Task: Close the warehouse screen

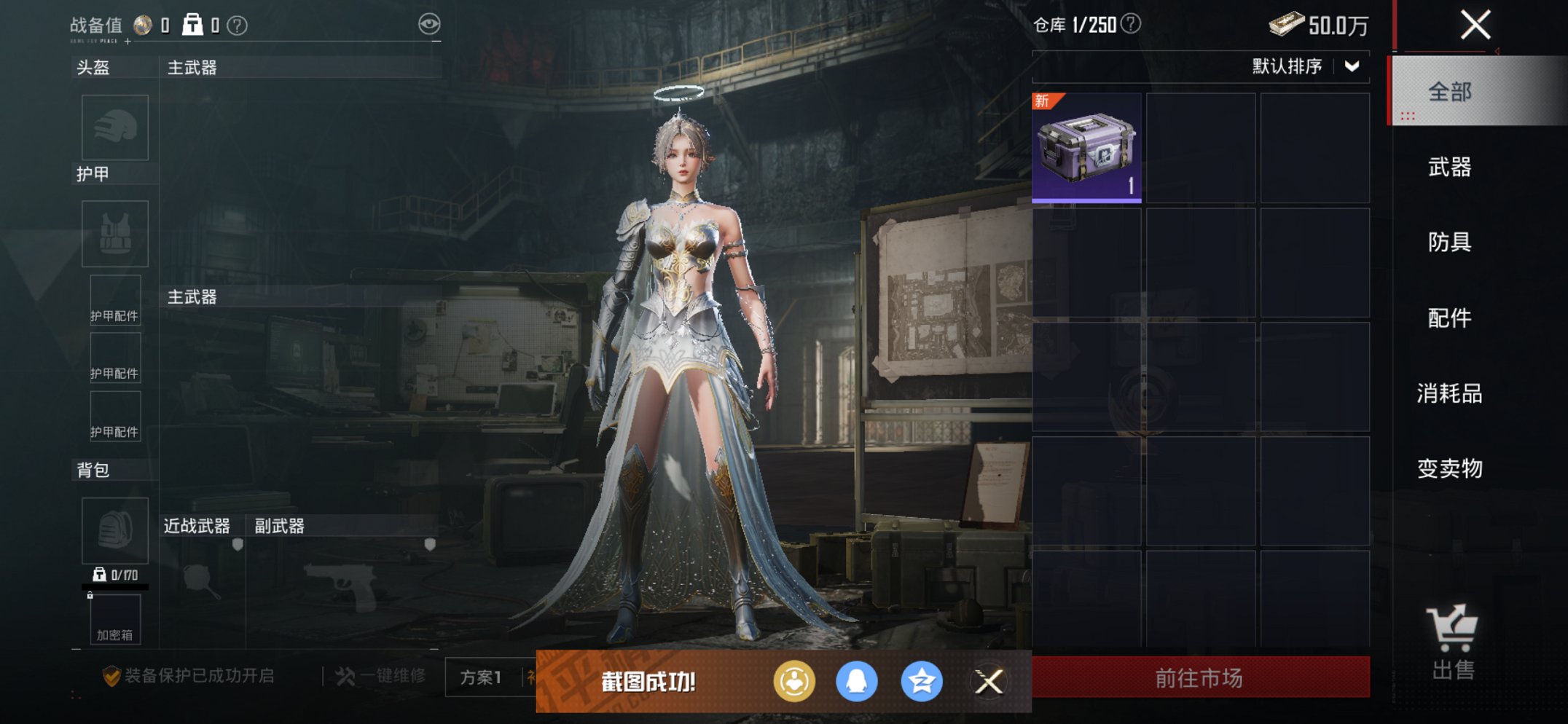Action: tap(1475, 25)
